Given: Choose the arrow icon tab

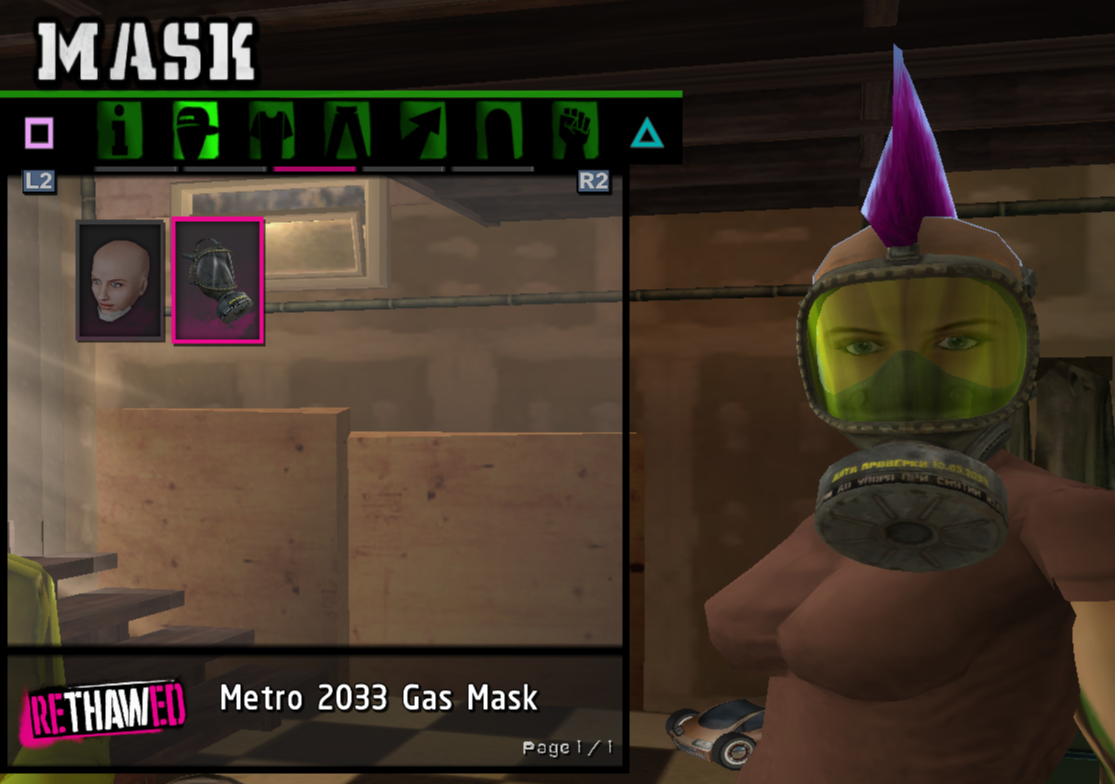Looking at the screenshot, I should click(423, 131).
